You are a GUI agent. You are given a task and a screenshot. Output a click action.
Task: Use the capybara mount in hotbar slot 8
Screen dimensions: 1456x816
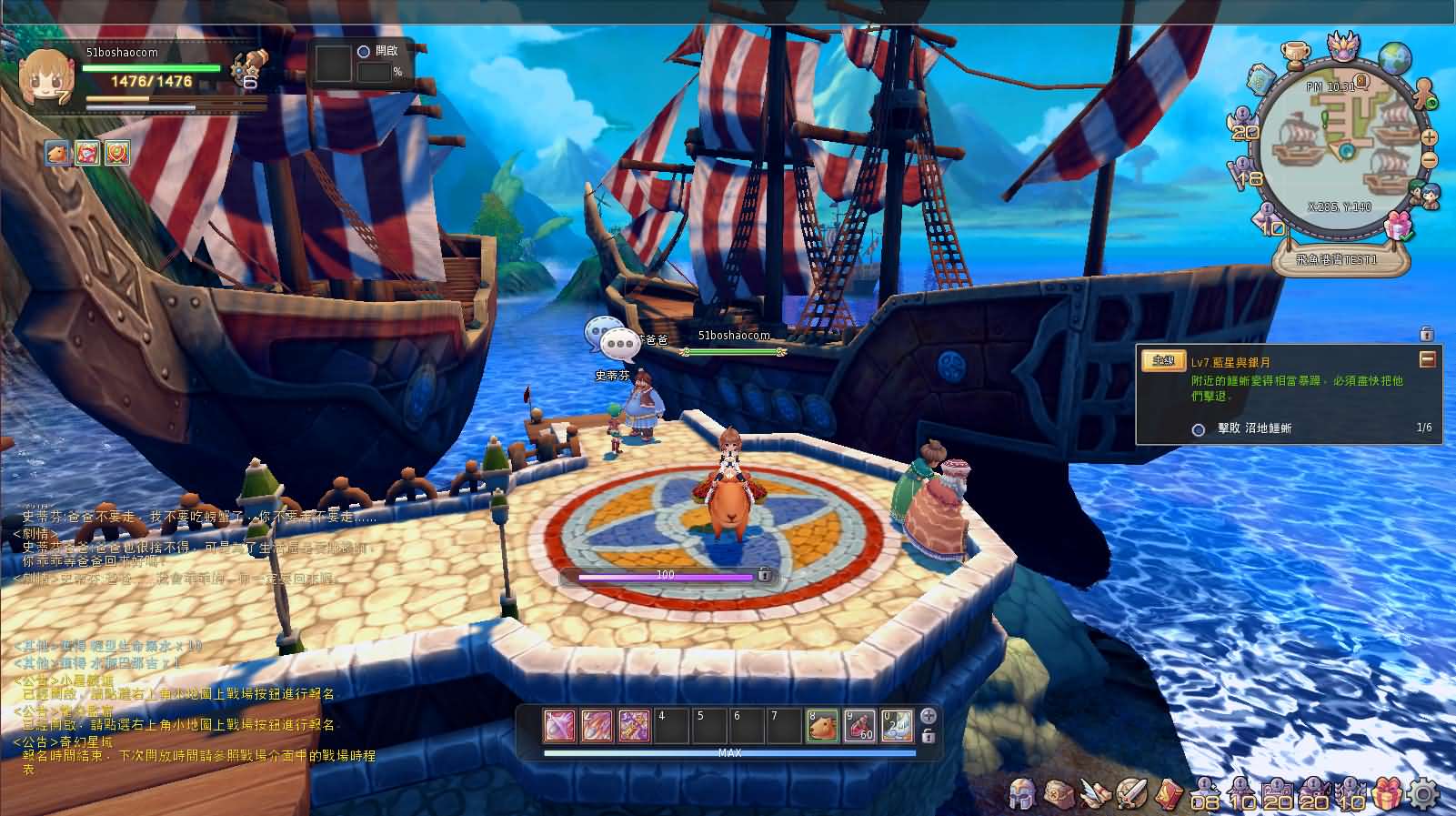[822, 727]
